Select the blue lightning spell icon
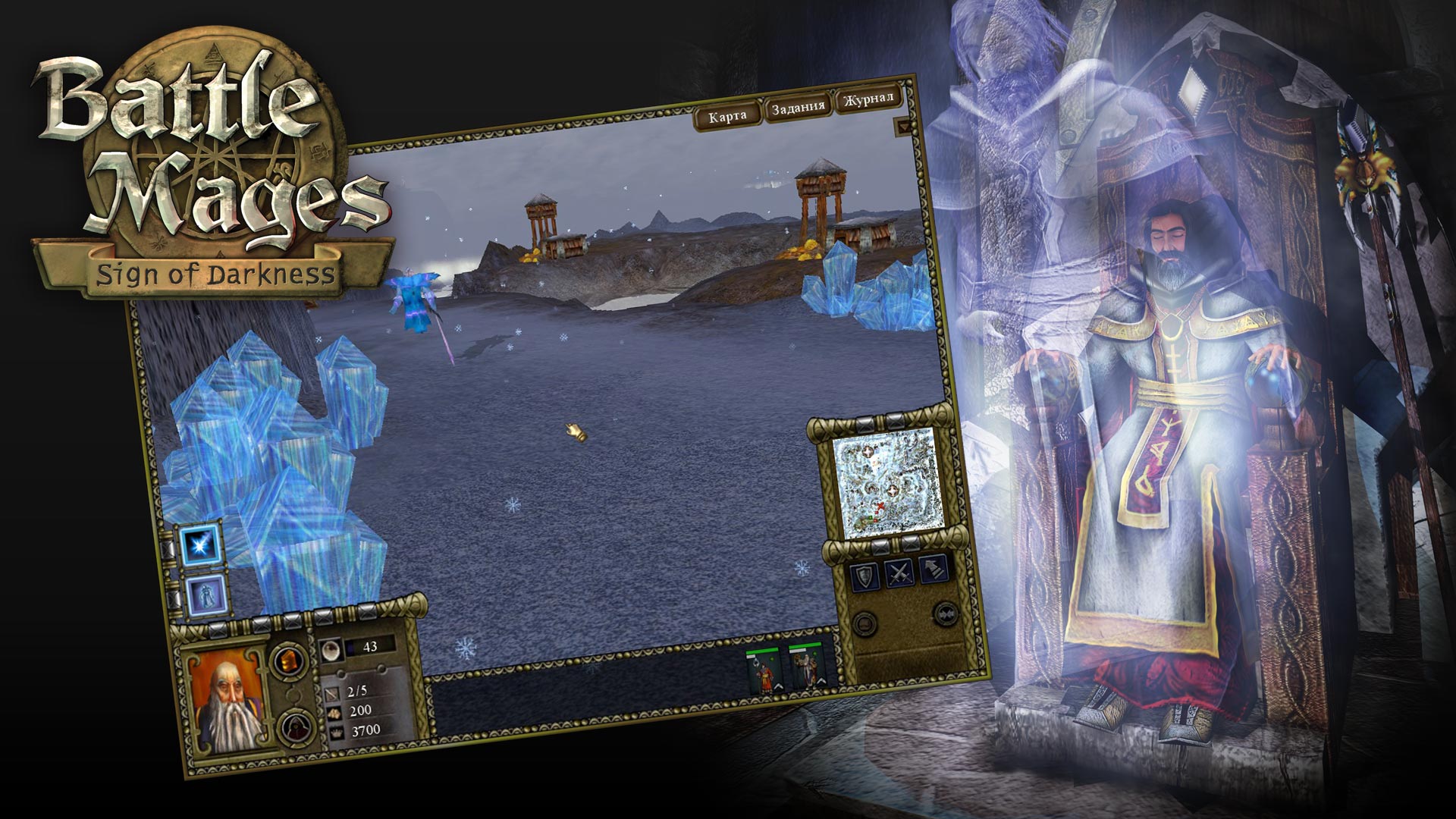1456x819 pixels. tap(202, 544)
